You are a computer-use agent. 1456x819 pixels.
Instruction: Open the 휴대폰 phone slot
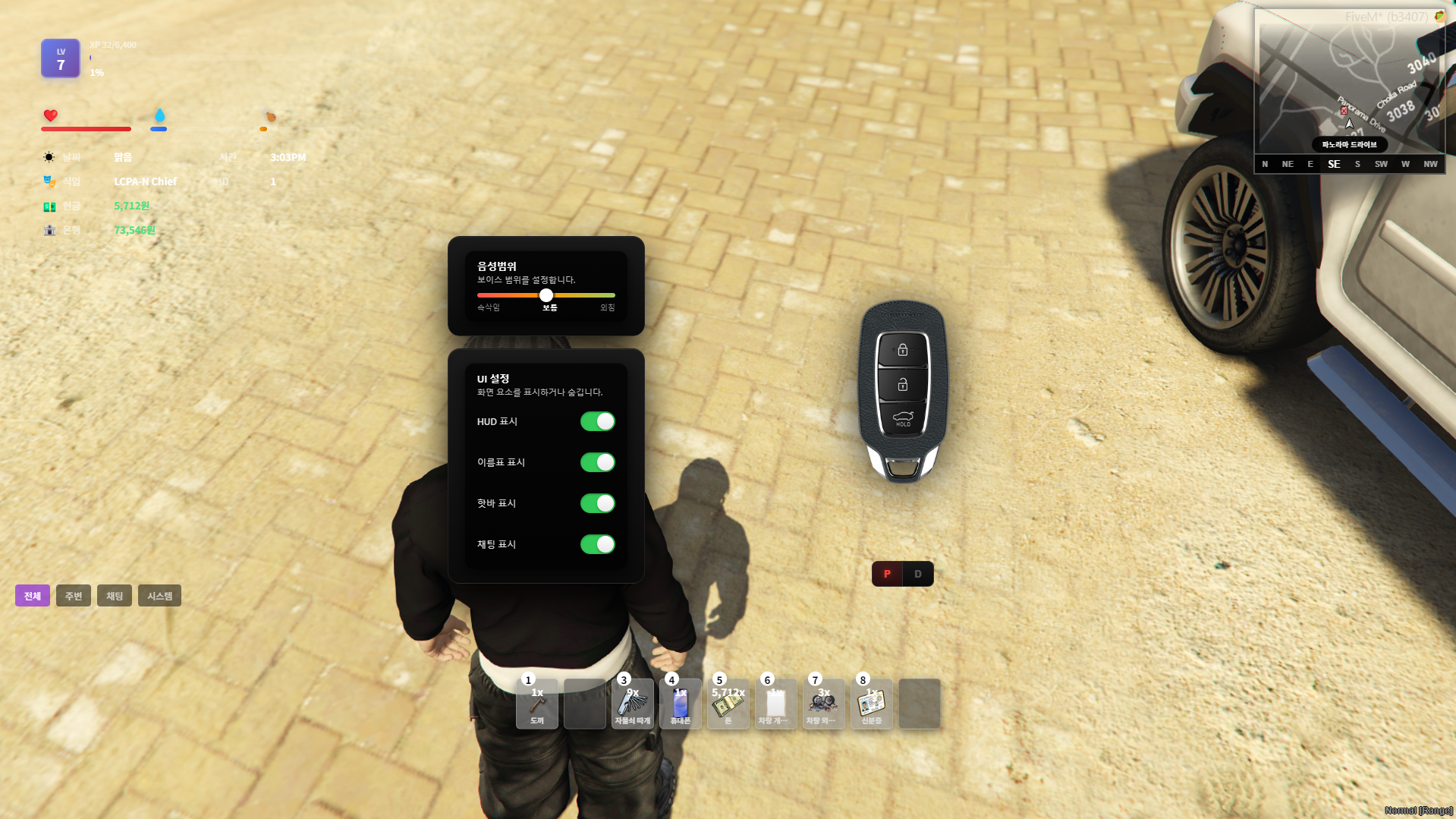coord(681,704)
